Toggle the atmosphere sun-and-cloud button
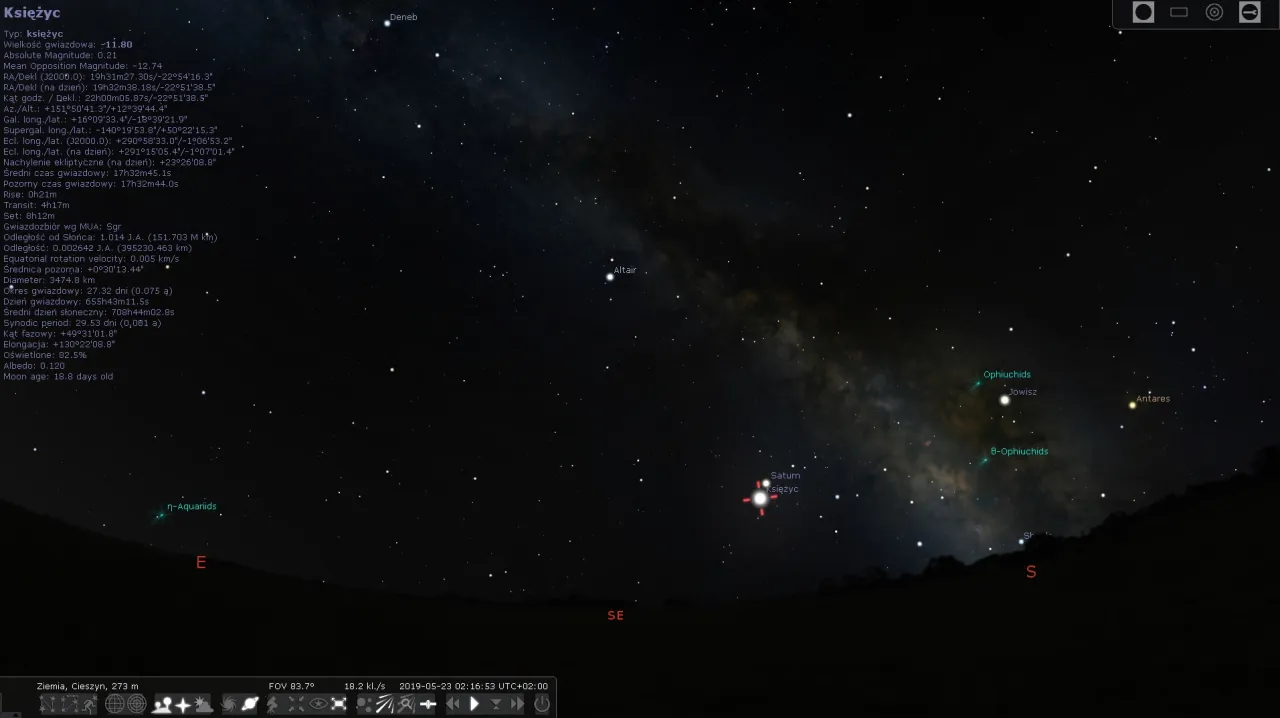 204,704
